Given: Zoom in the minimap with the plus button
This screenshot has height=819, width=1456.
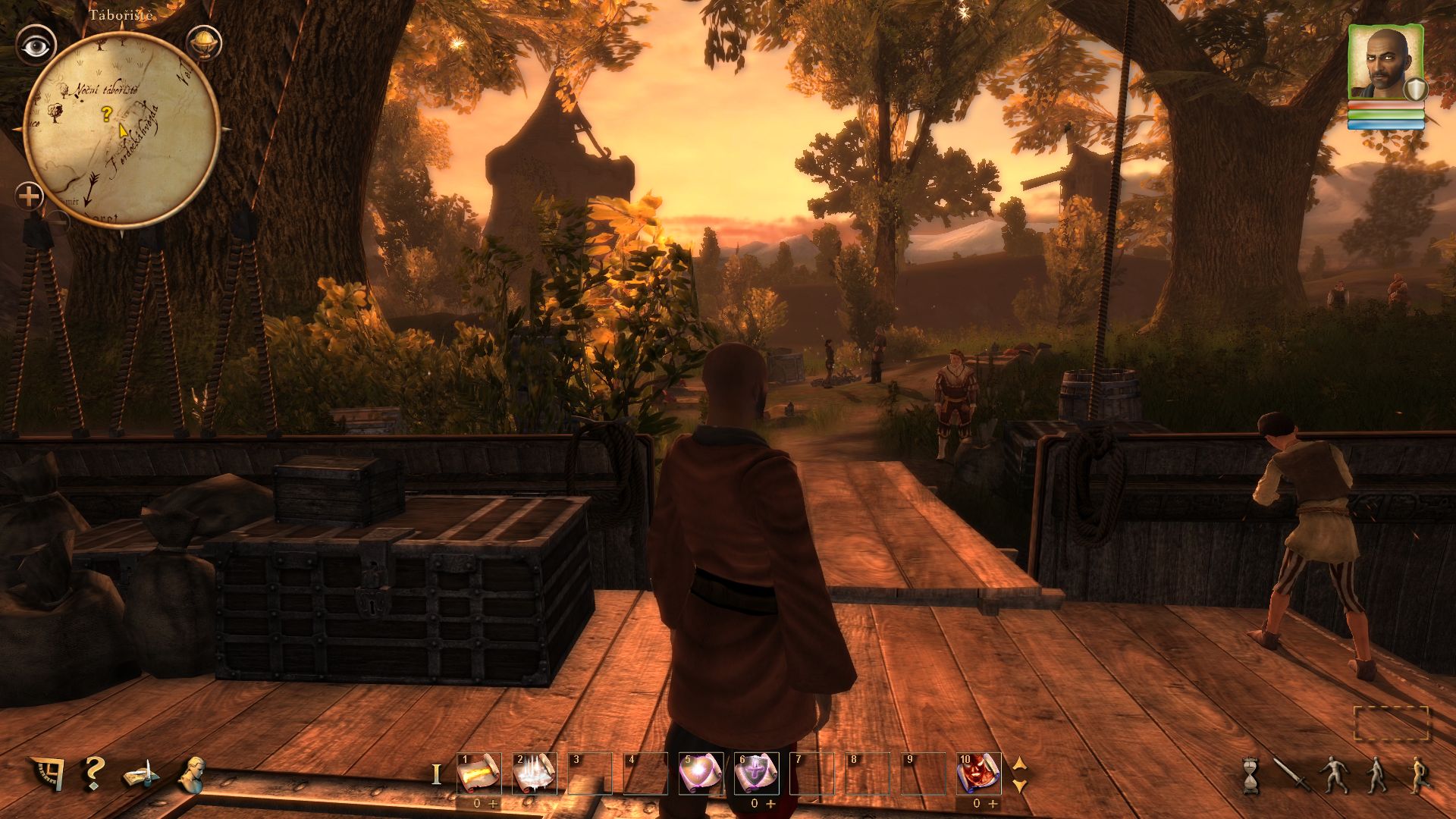Looking at the screenshot, I should coord(30,197).
